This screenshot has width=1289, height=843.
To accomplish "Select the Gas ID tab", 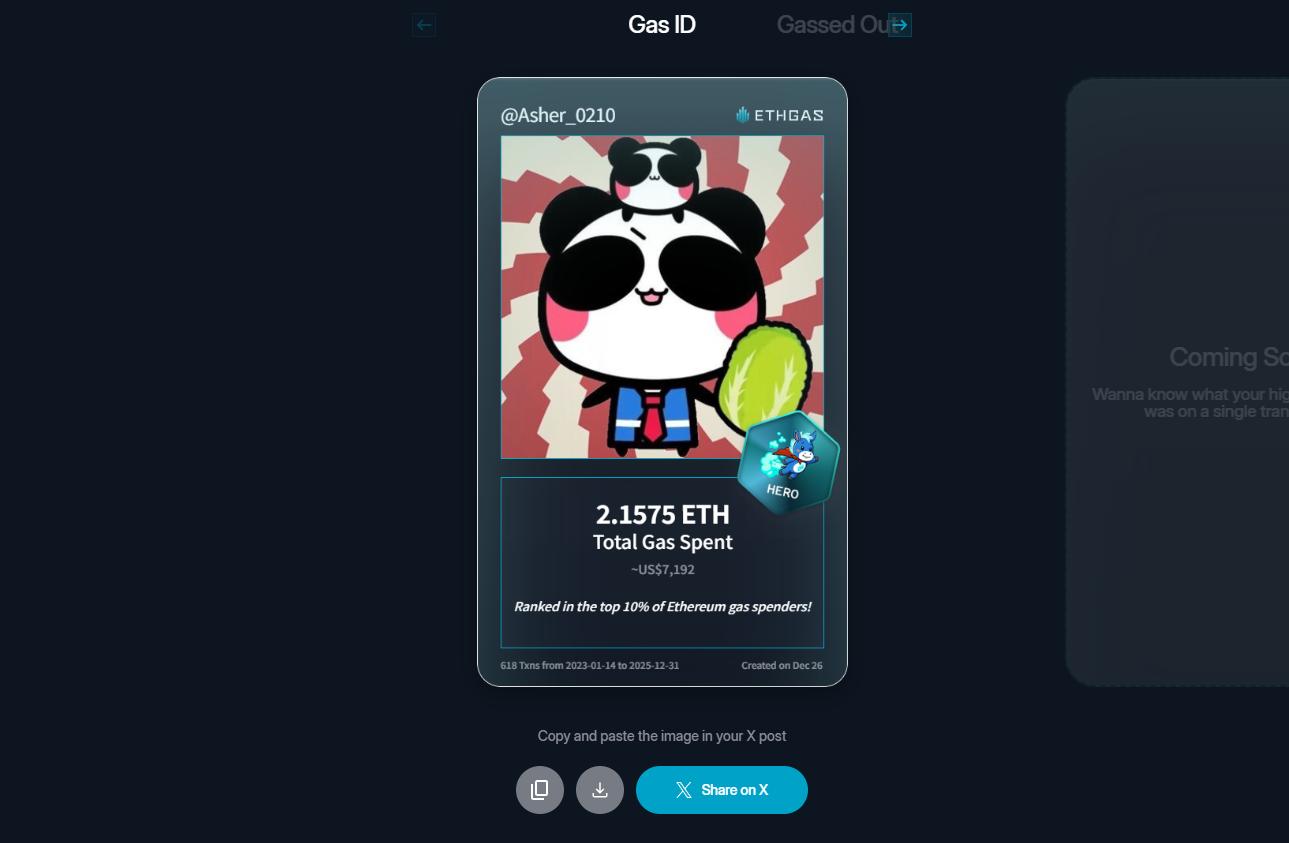I will (661, 24).
